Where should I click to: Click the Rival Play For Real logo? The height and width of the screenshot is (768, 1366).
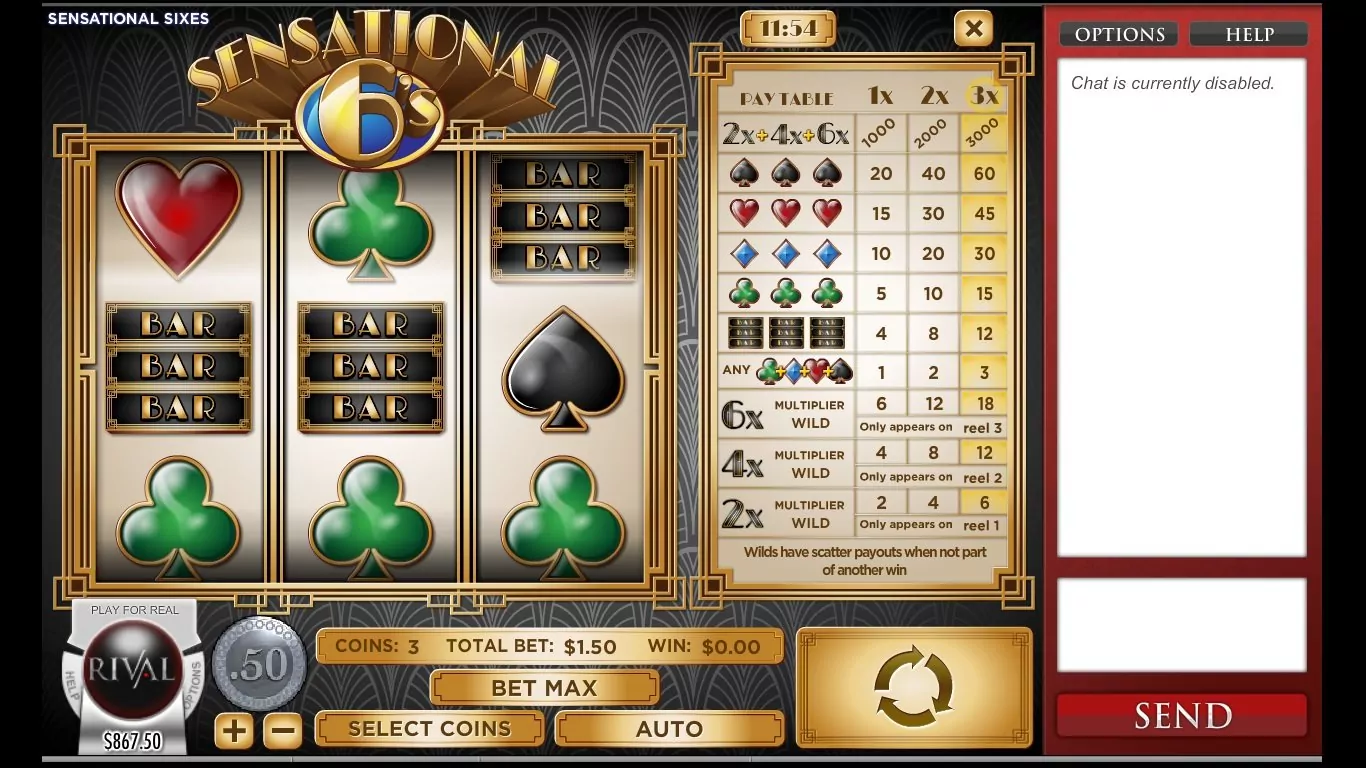point(134,668)
